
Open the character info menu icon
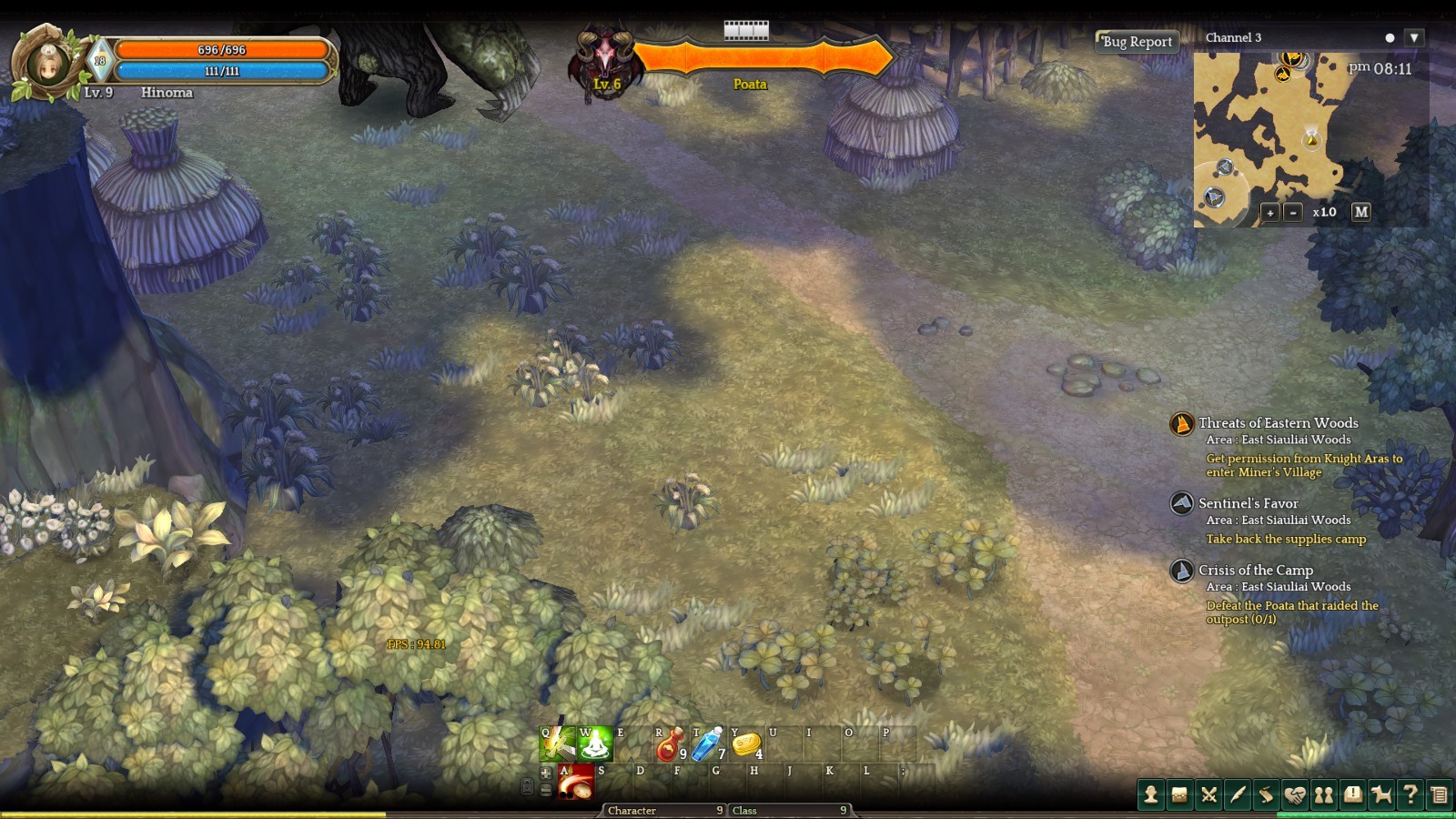(x=1151, y=794)
